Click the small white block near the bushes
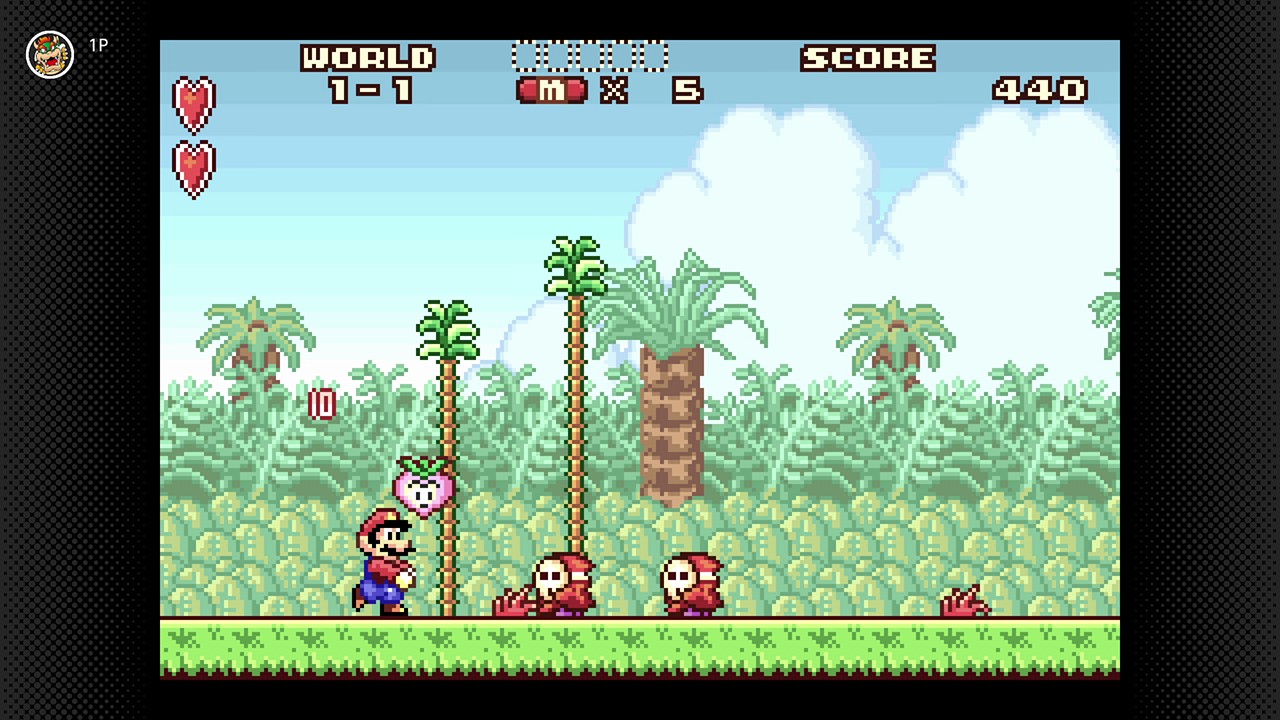The height and width of the screenshot is (720, 1280). coord(322,404)
